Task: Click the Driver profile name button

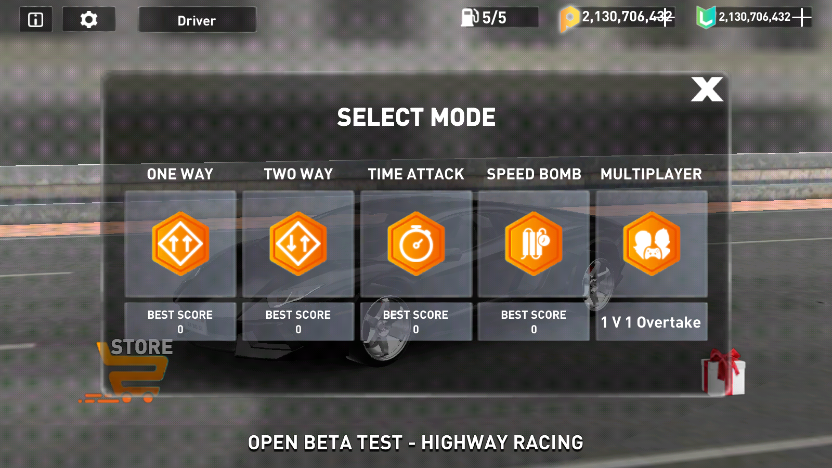Action: pos(197,19)
